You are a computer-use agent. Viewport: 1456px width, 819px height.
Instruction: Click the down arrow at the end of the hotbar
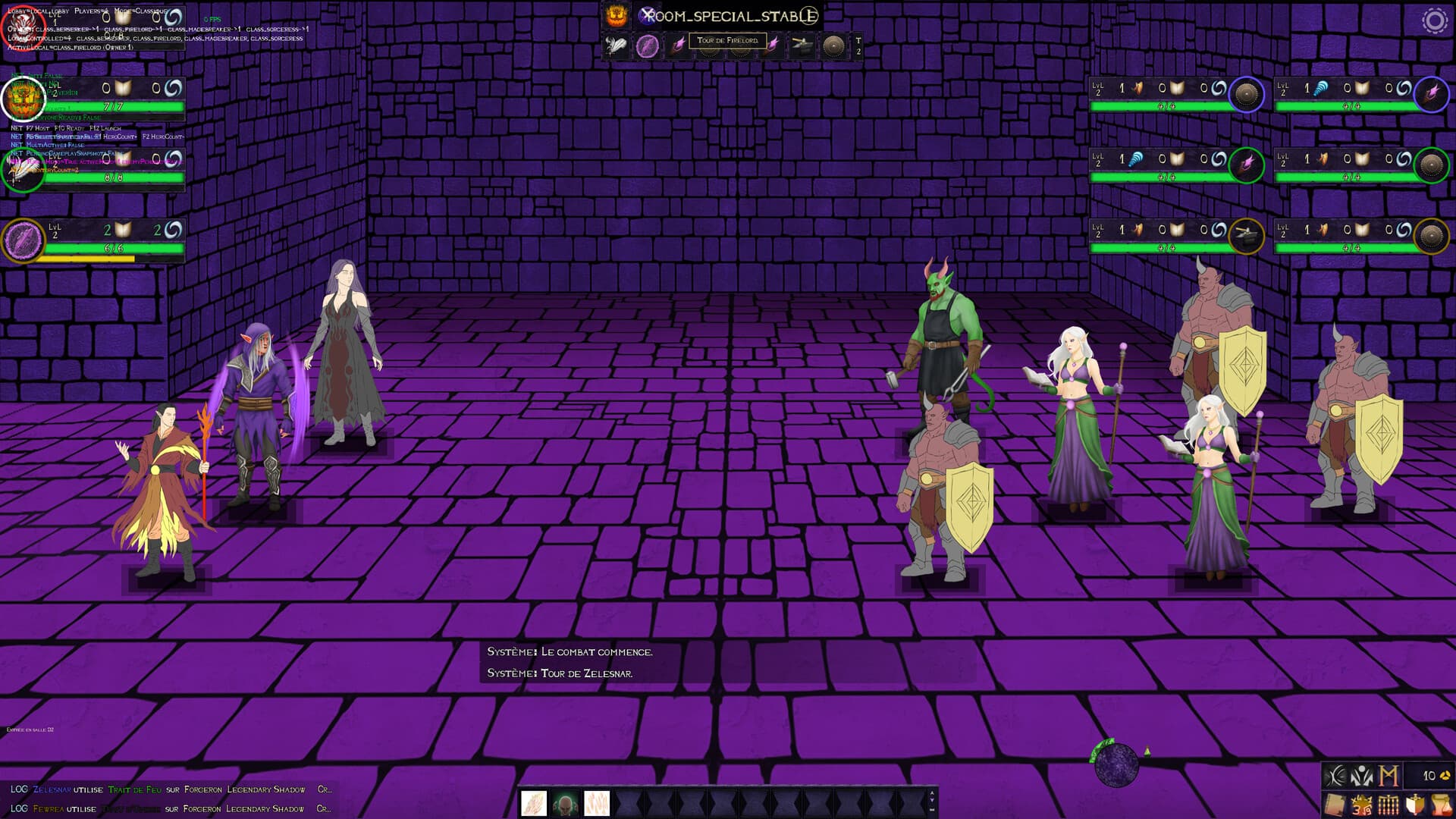click(x=931, y=801)
